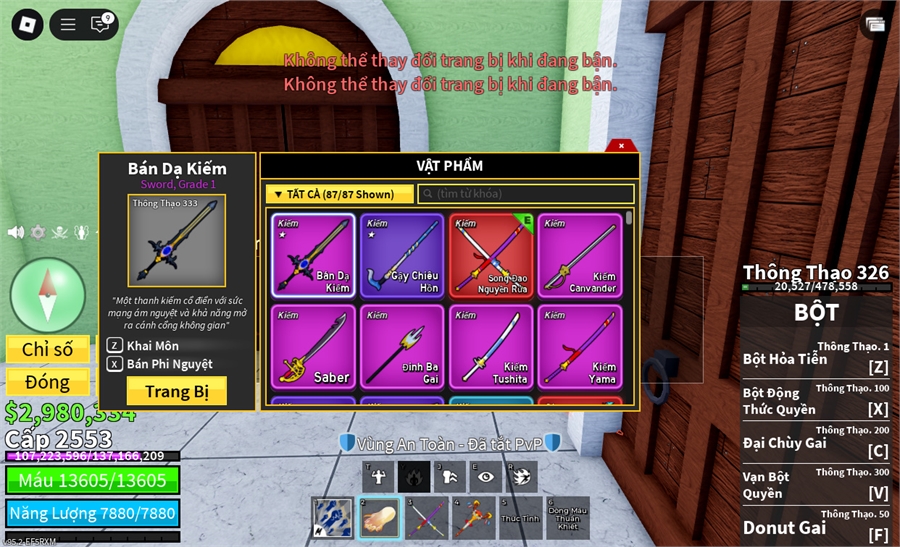This screenshot has height=547, width=900.
Task: Open settings via the gear icon
Action: (x=38, y=232)
